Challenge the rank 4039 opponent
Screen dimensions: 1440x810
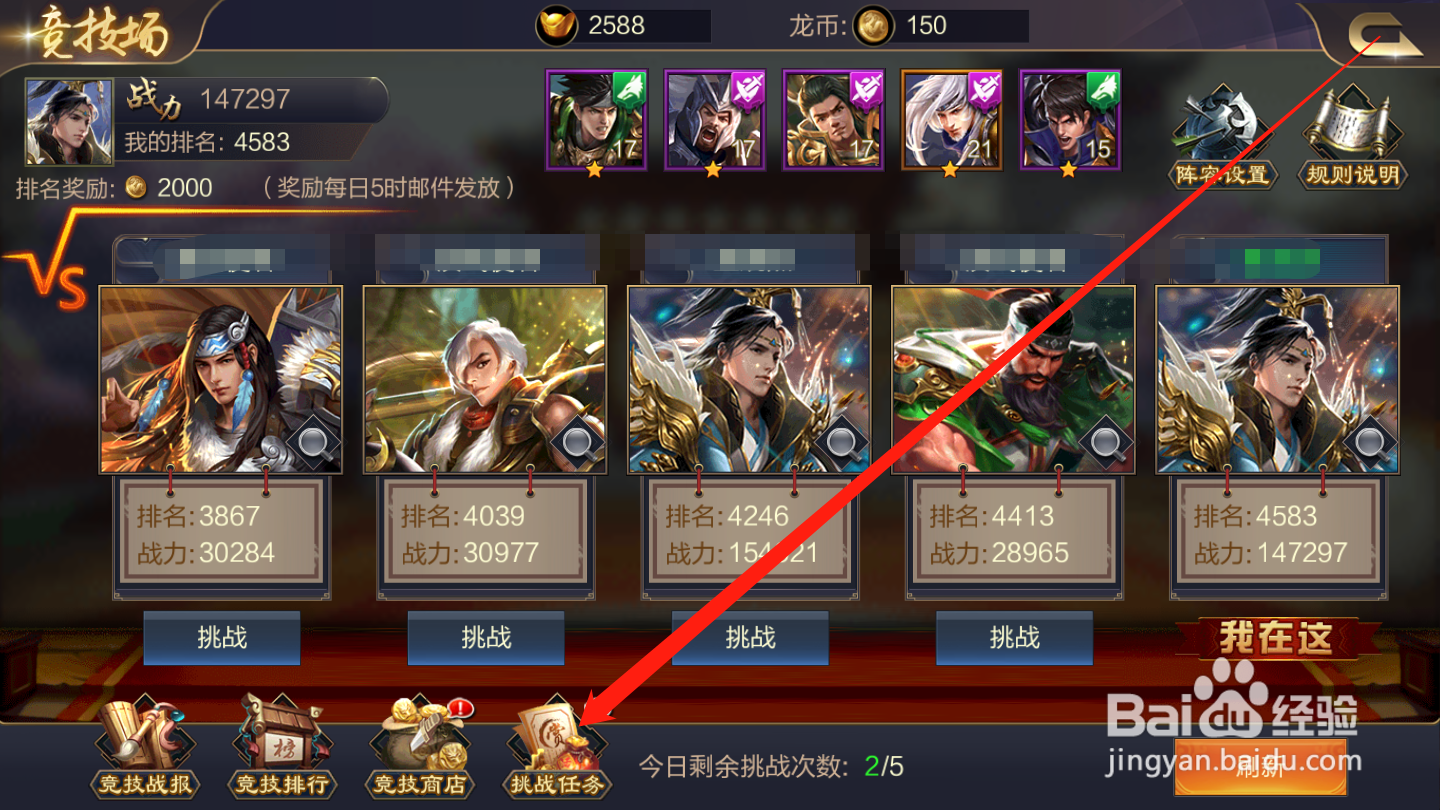(x=486, y=638)
